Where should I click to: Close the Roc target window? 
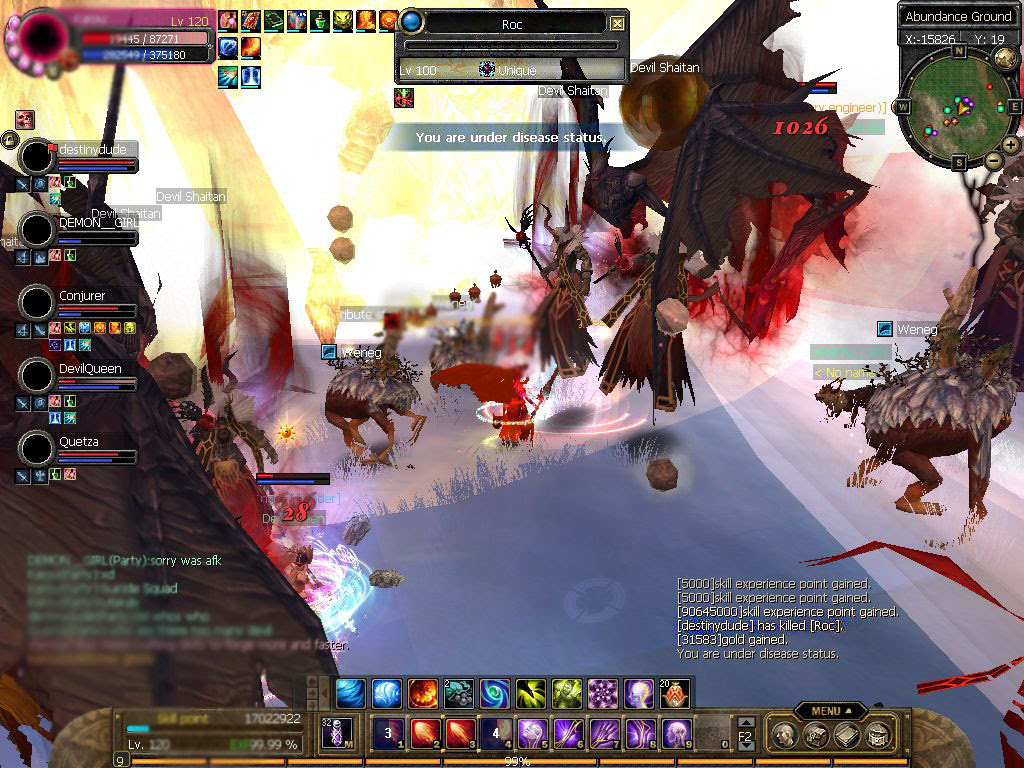click(x=618, y=23)
